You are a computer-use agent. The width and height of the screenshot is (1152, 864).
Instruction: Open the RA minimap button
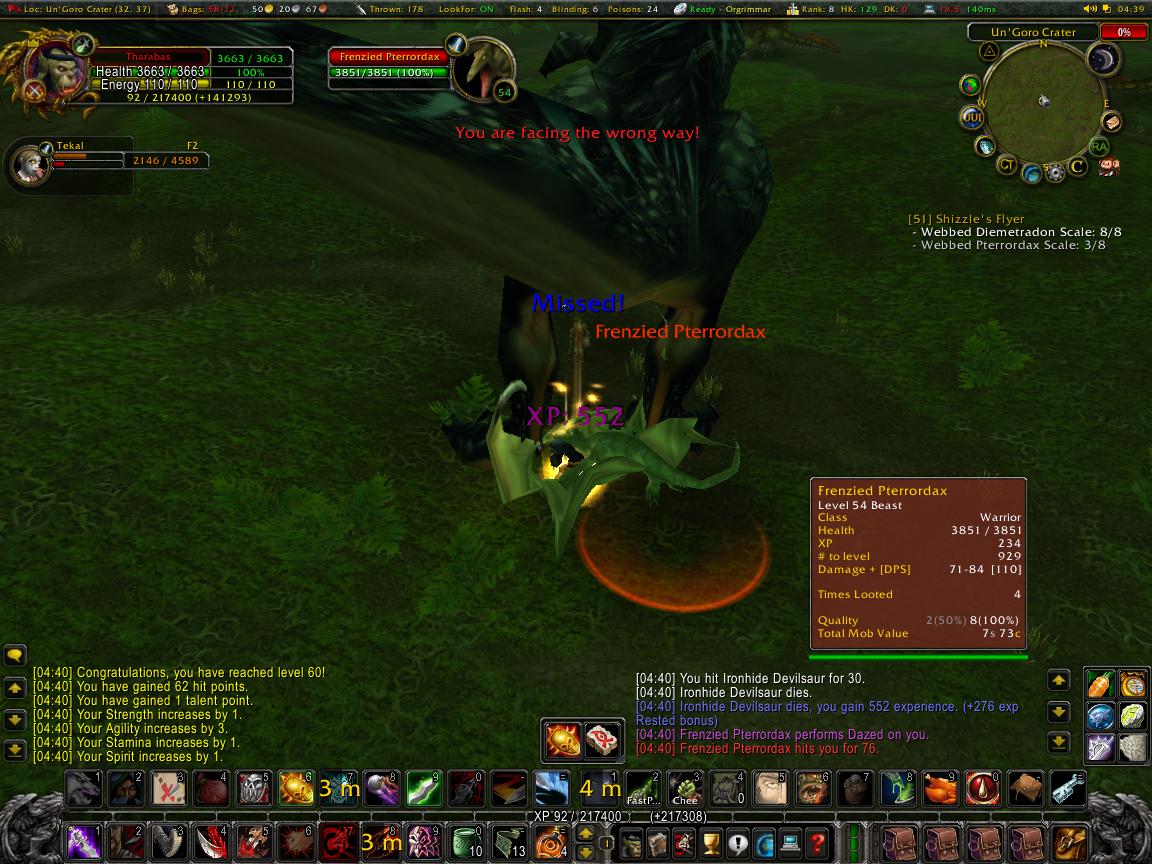tap(1099, 147)
